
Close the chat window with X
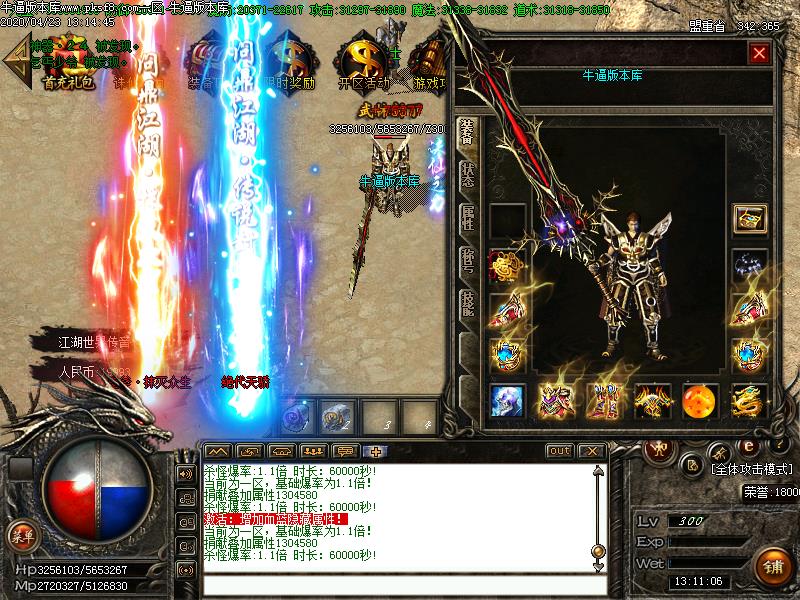pyautogui.click(x=591, y=451)
